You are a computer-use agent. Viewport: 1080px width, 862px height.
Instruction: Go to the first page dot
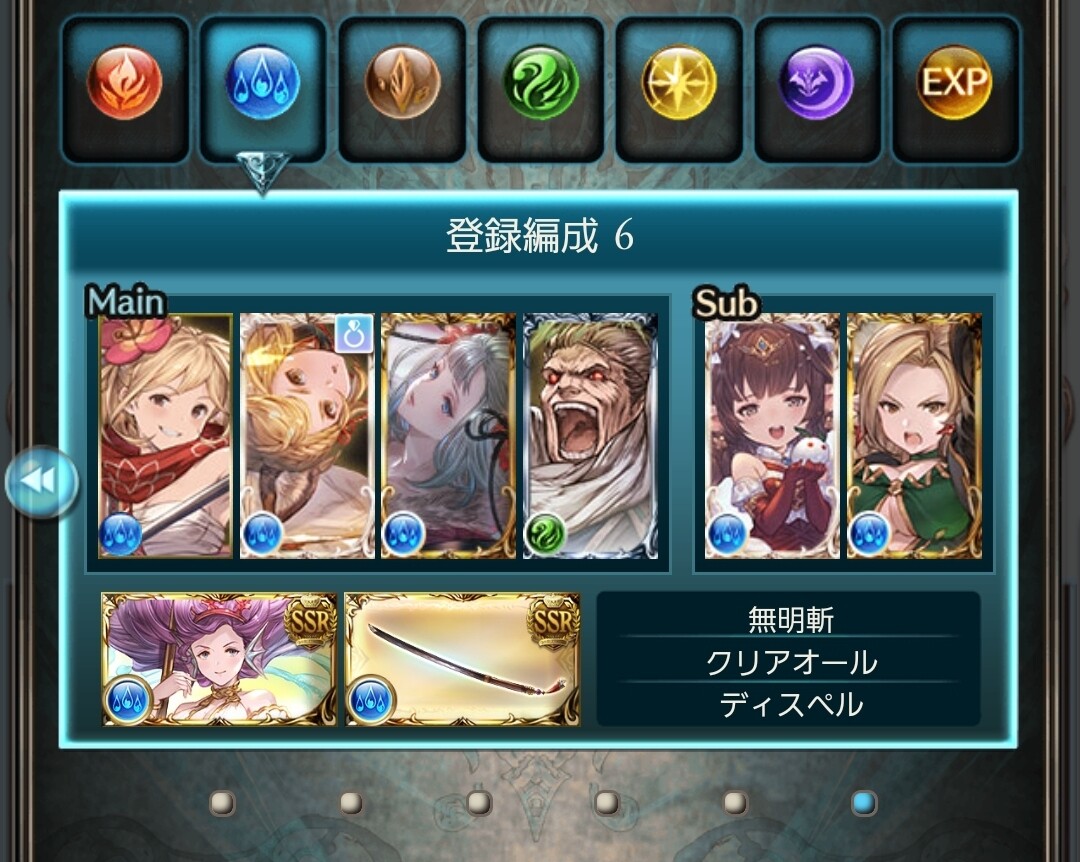coord(222,802)
